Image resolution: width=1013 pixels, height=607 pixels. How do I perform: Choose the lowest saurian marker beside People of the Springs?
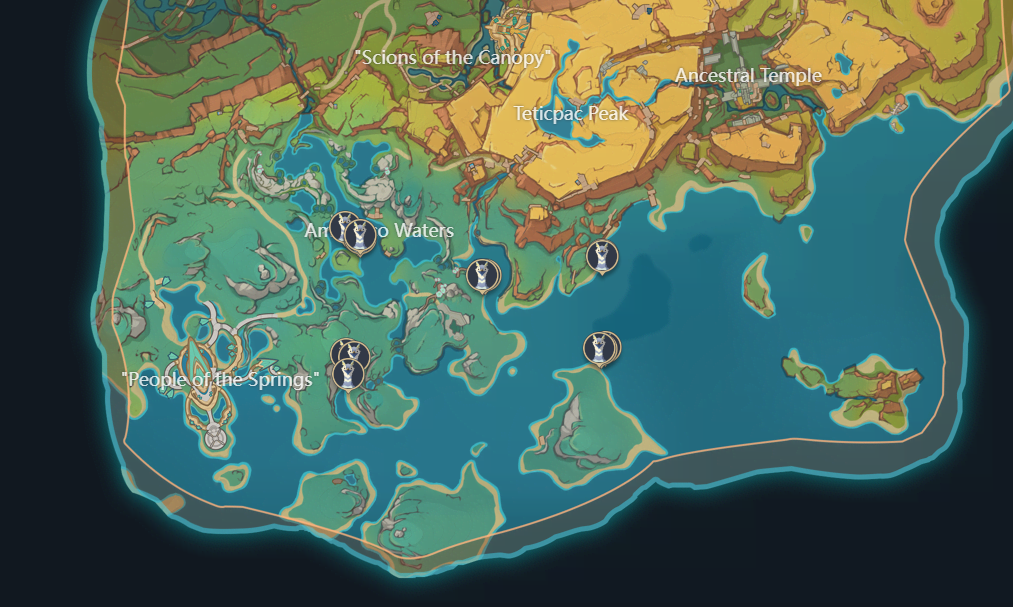click(x=349, y=374)
